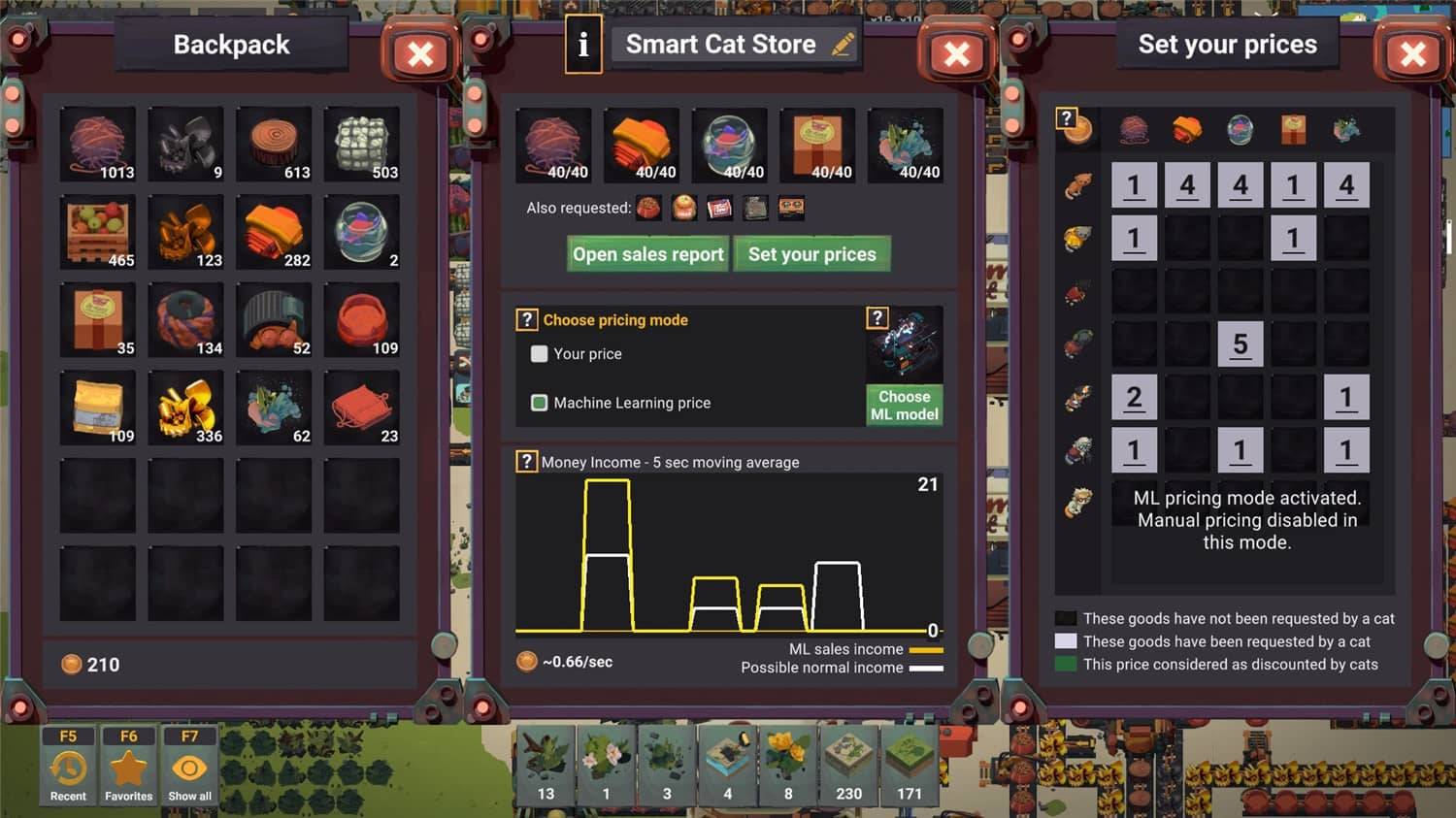Click the apple crate item in Backpack
This screenshot has width=1456, height=818.
click(x=97, y=231)
